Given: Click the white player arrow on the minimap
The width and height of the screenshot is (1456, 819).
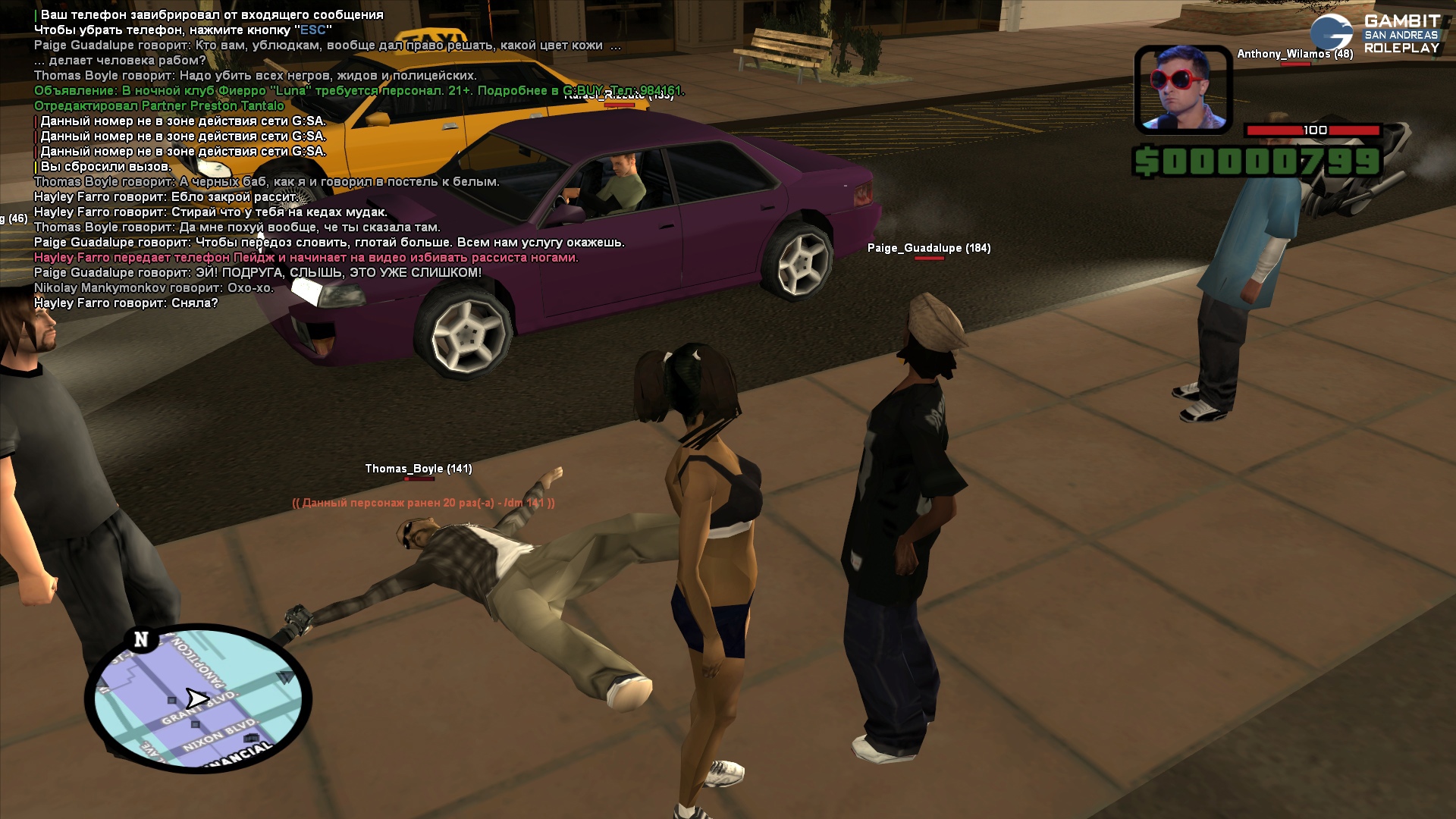Looking at the screenshot, I should click(197, 698).
